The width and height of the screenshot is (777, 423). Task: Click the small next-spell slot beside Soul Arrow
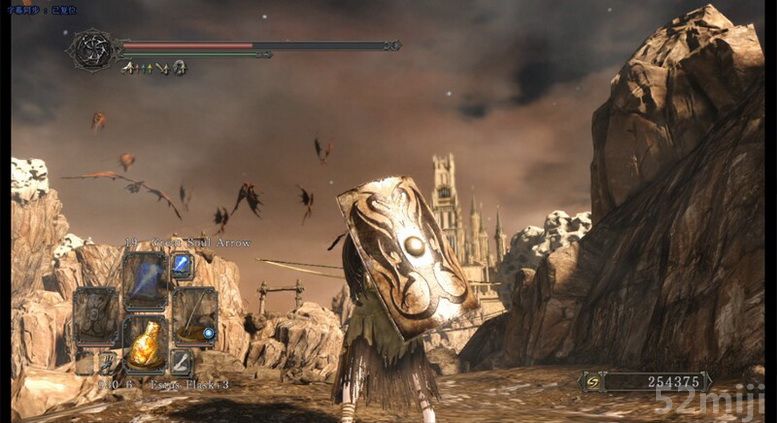tap(182, 265)
